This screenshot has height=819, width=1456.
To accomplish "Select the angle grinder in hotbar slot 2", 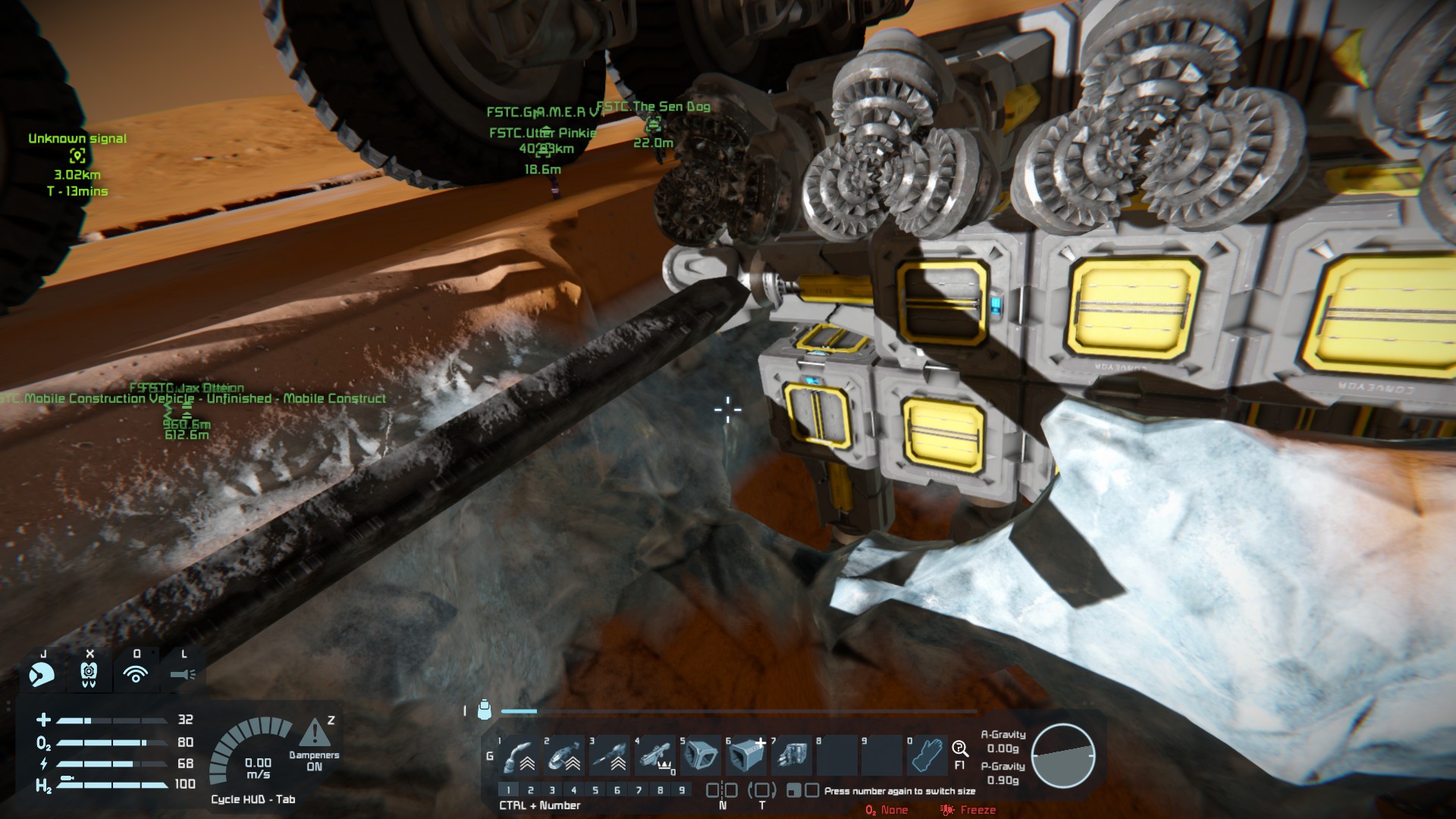I will click(x=564, y=755).
